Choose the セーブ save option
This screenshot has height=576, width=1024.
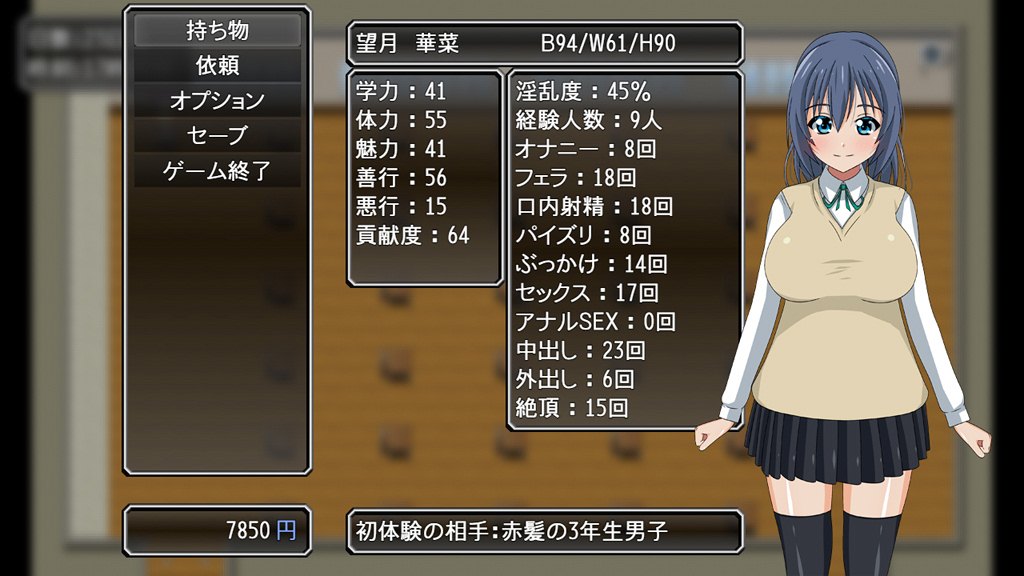[x=217, y=135]
